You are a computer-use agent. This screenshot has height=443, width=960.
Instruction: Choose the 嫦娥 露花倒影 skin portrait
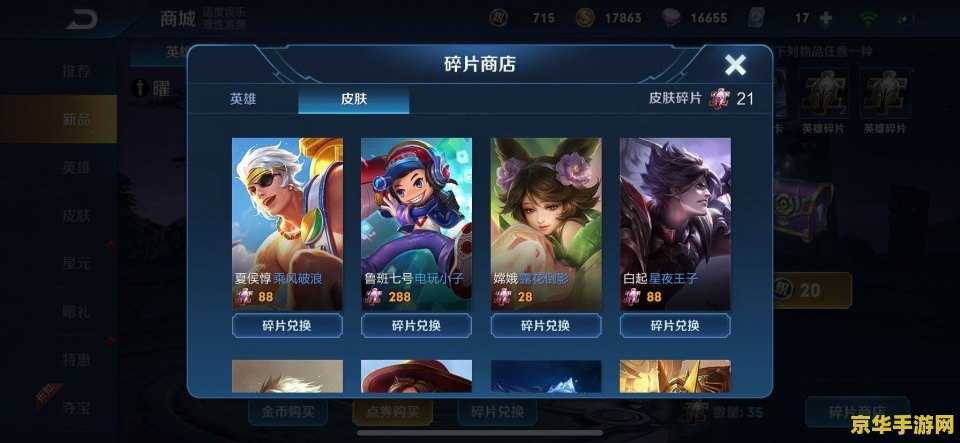point(546,210)
